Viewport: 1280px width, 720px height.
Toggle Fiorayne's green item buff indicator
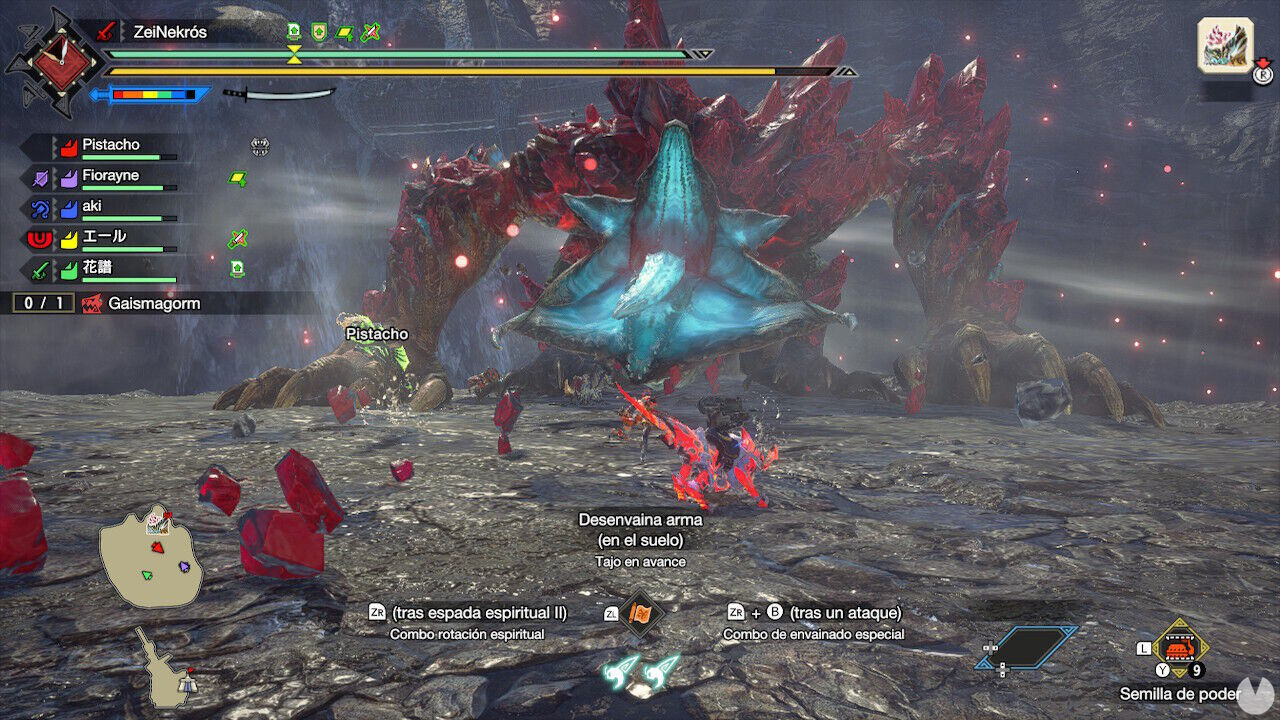coord(238,177)
